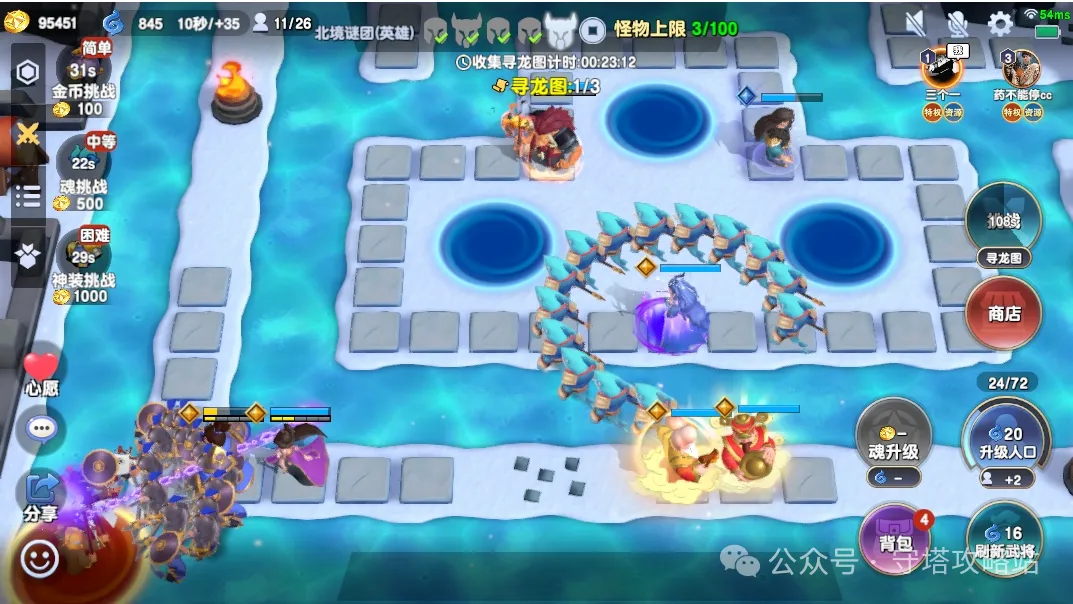Toggle the muted microphone icon
Image resolution: width=1073 pixels, height=604 pixels.
point(957,23)
